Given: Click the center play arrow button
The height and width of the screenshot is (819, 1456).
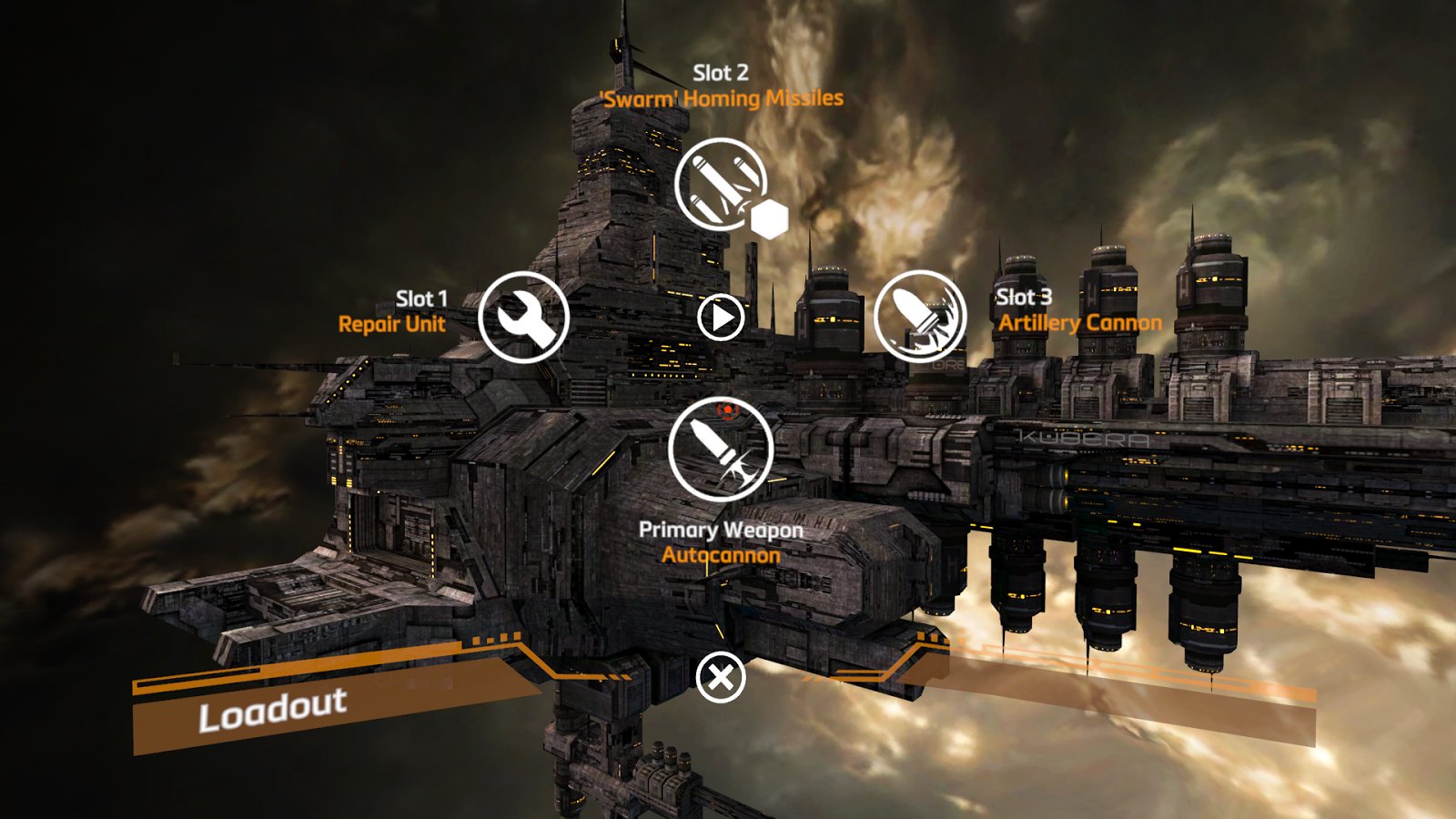Looking at the screenshot, I should 721,318.
